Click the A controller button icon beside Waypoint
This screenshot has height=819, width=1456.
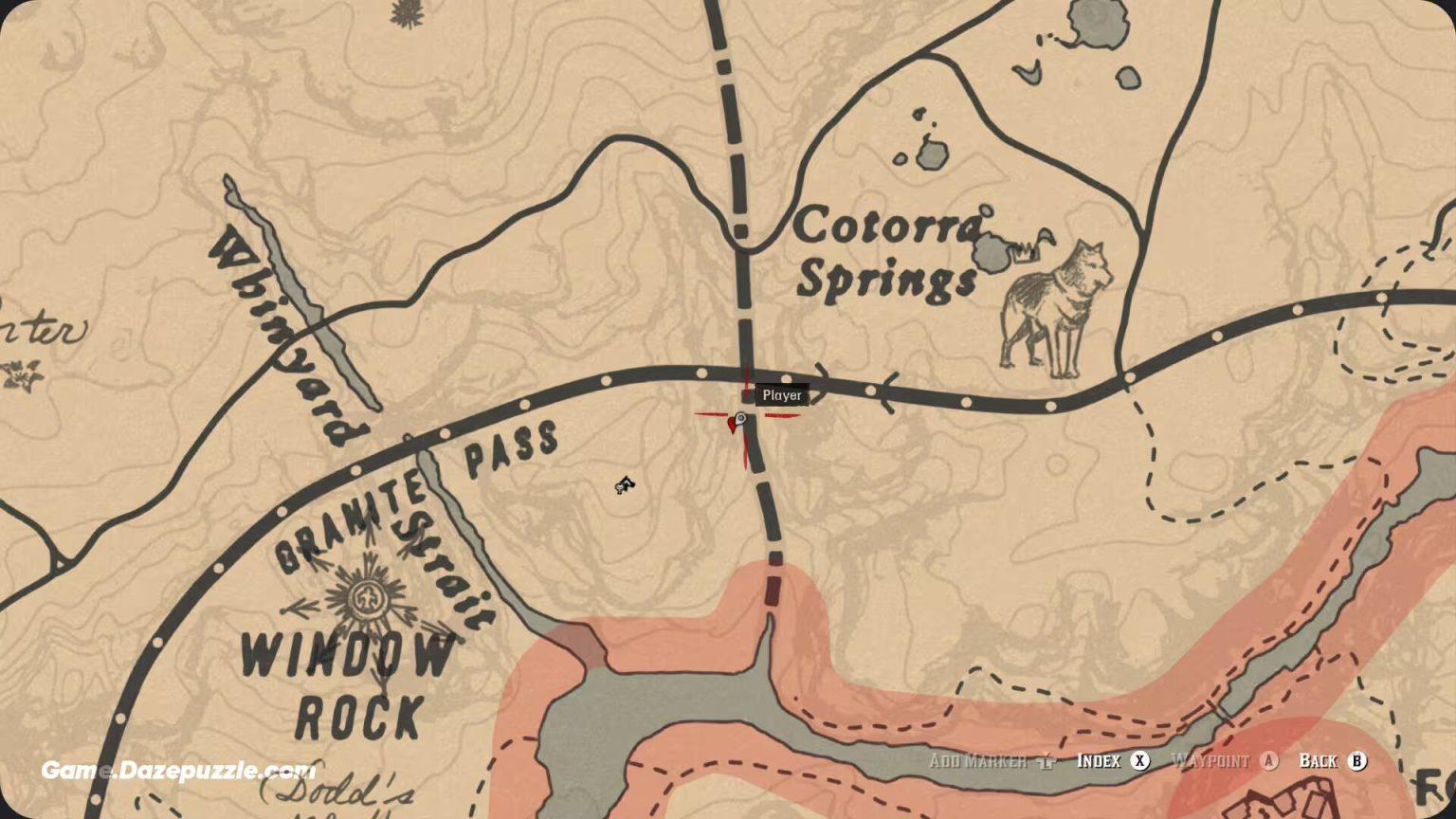(1270, 760)
